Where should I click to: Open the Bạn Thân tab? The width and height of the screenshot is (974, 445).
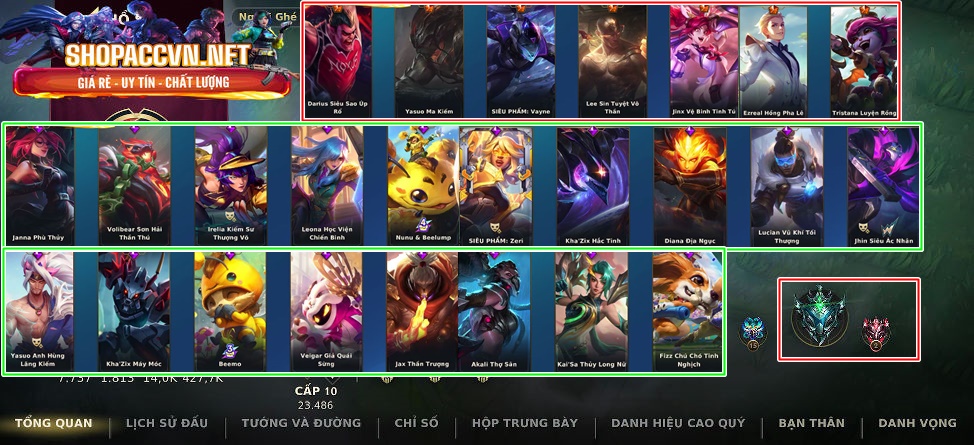point(811,423)
